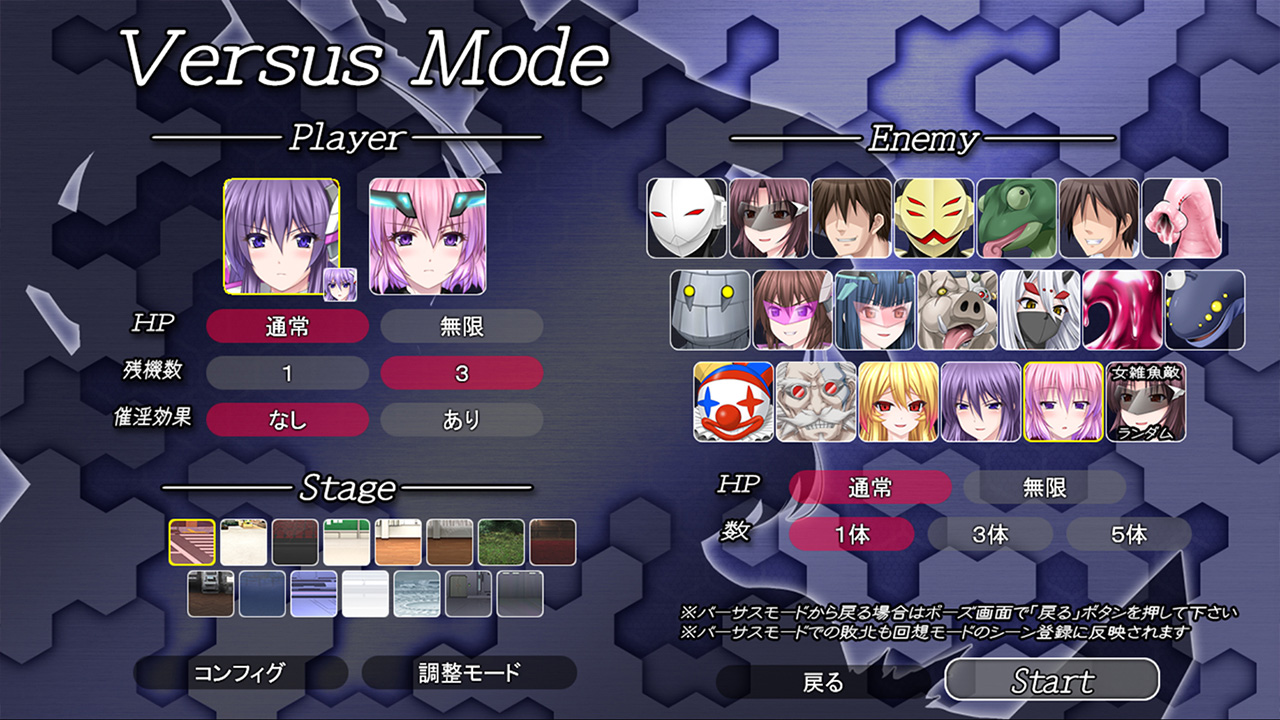Screen dimensions: 1280x720
Task: Open 調整モード adjustment mode
Action: click(469, 673)
